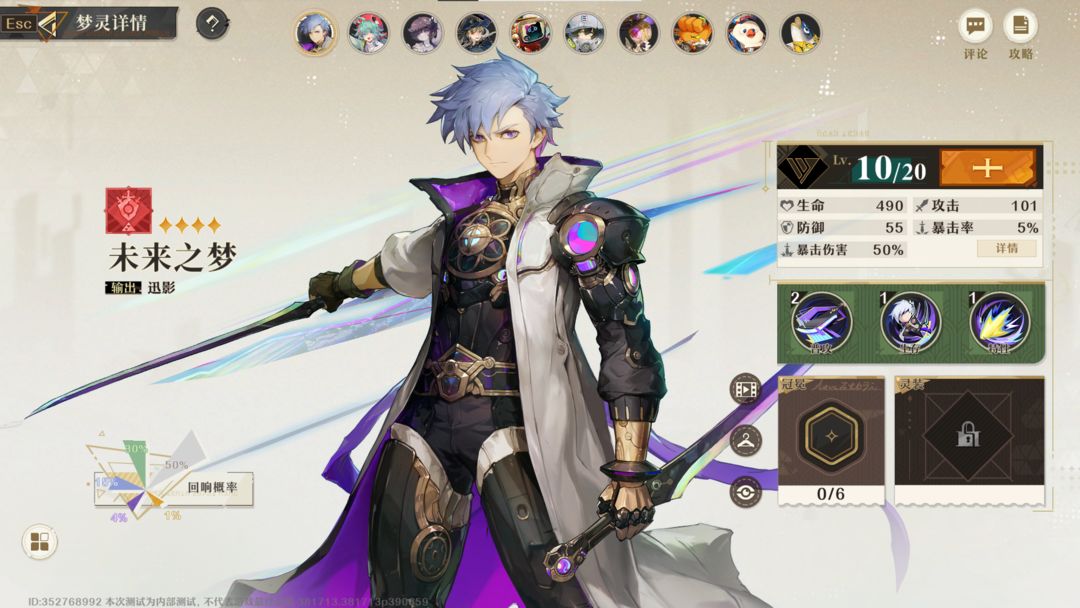Image resolution: width=1080 pixels, height=608 pixels.
Task: Open the question mark help button
Action: (x=212, y=23)
